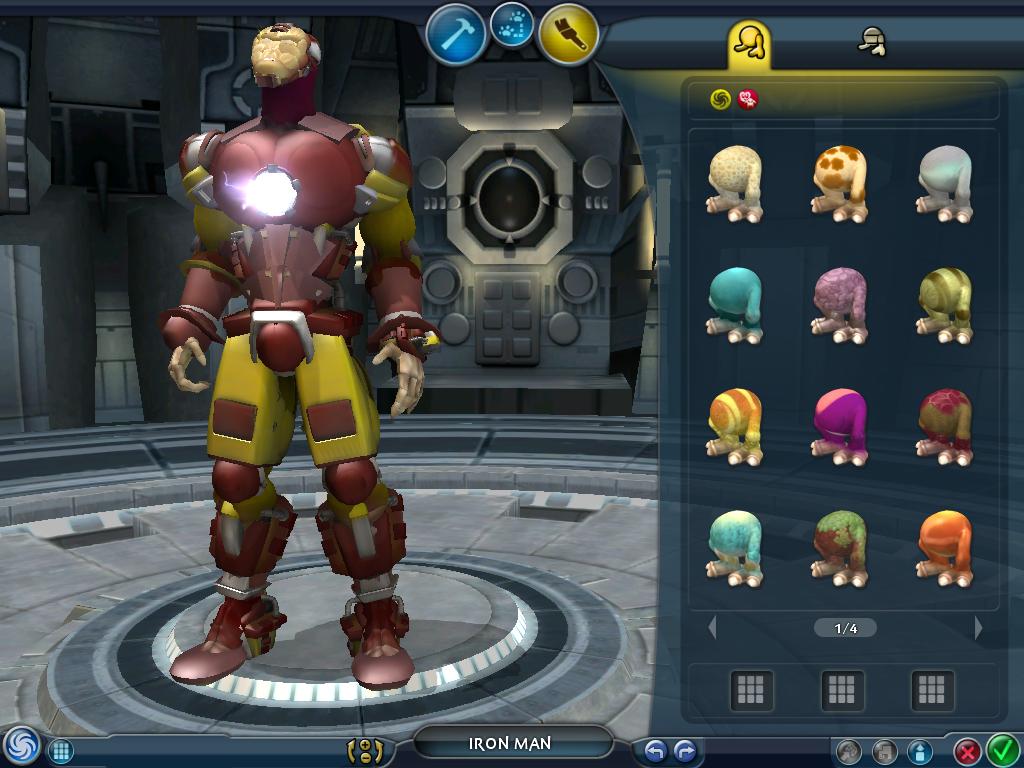Open the middle test drive mode button

512,26
